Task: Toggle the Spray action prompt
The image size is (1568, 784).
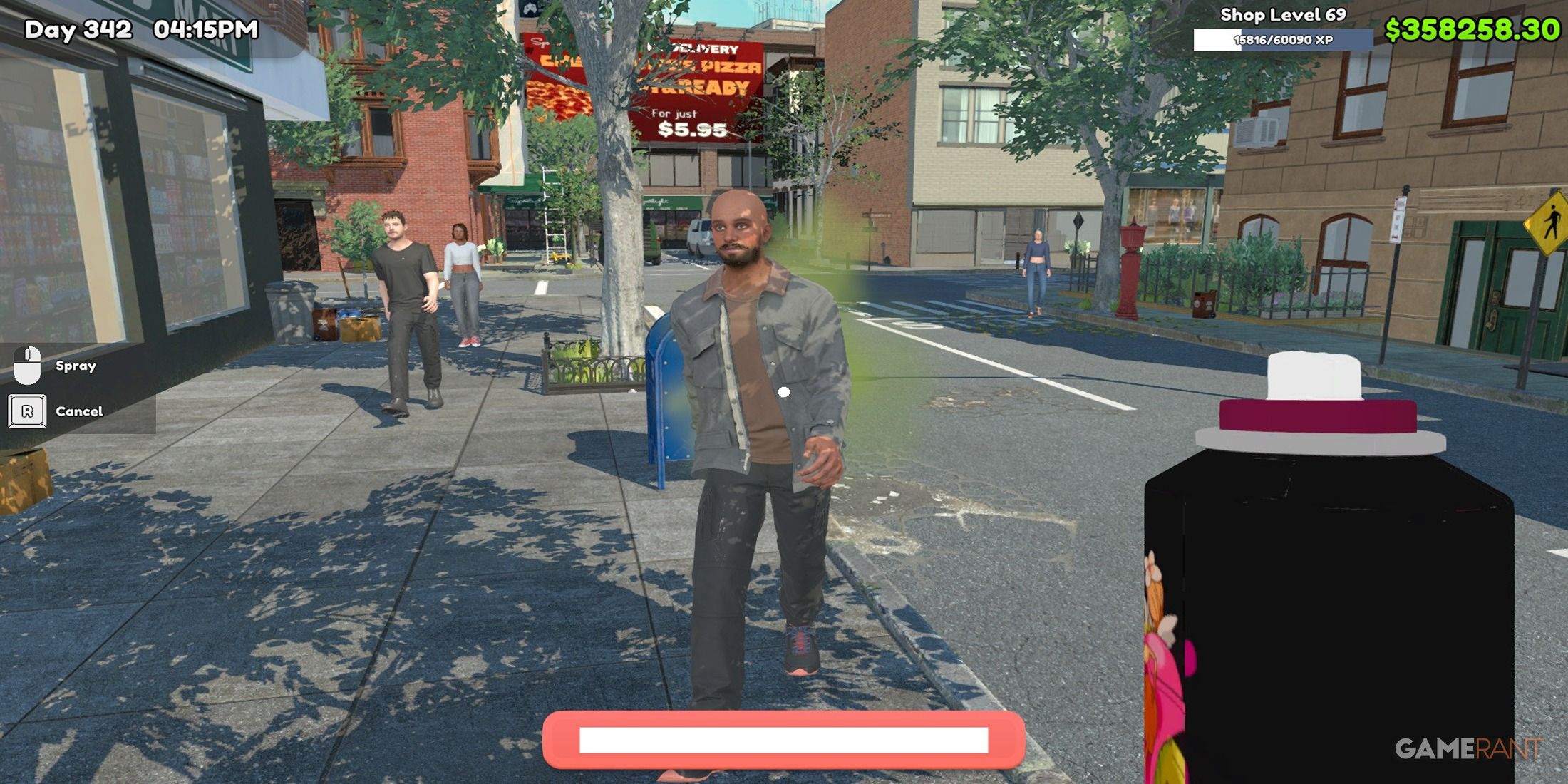Action: (x=75, y=366)
